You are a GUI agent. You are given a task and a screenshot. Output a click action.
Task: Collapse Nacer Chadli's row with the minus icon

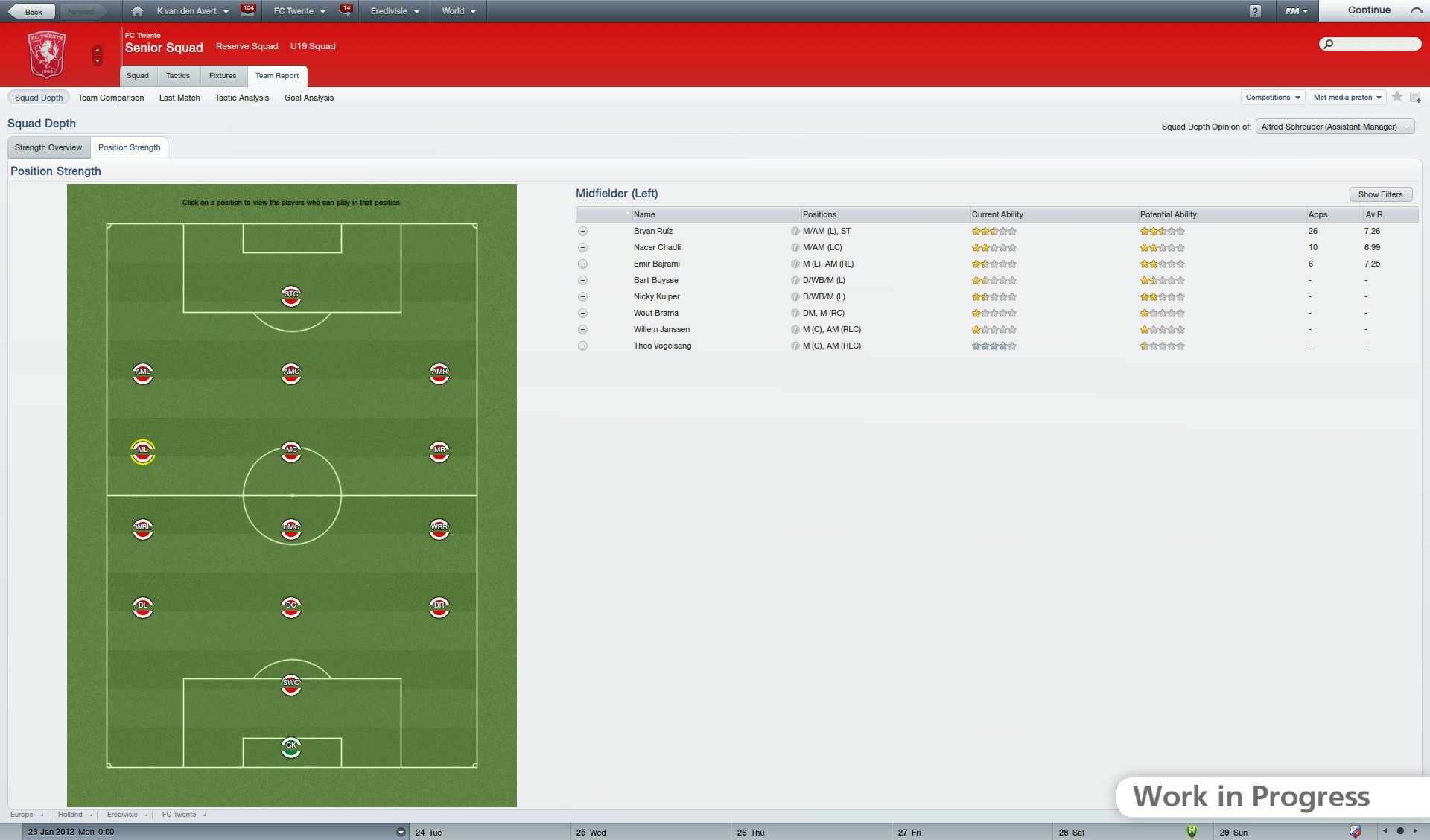[582, 247]
